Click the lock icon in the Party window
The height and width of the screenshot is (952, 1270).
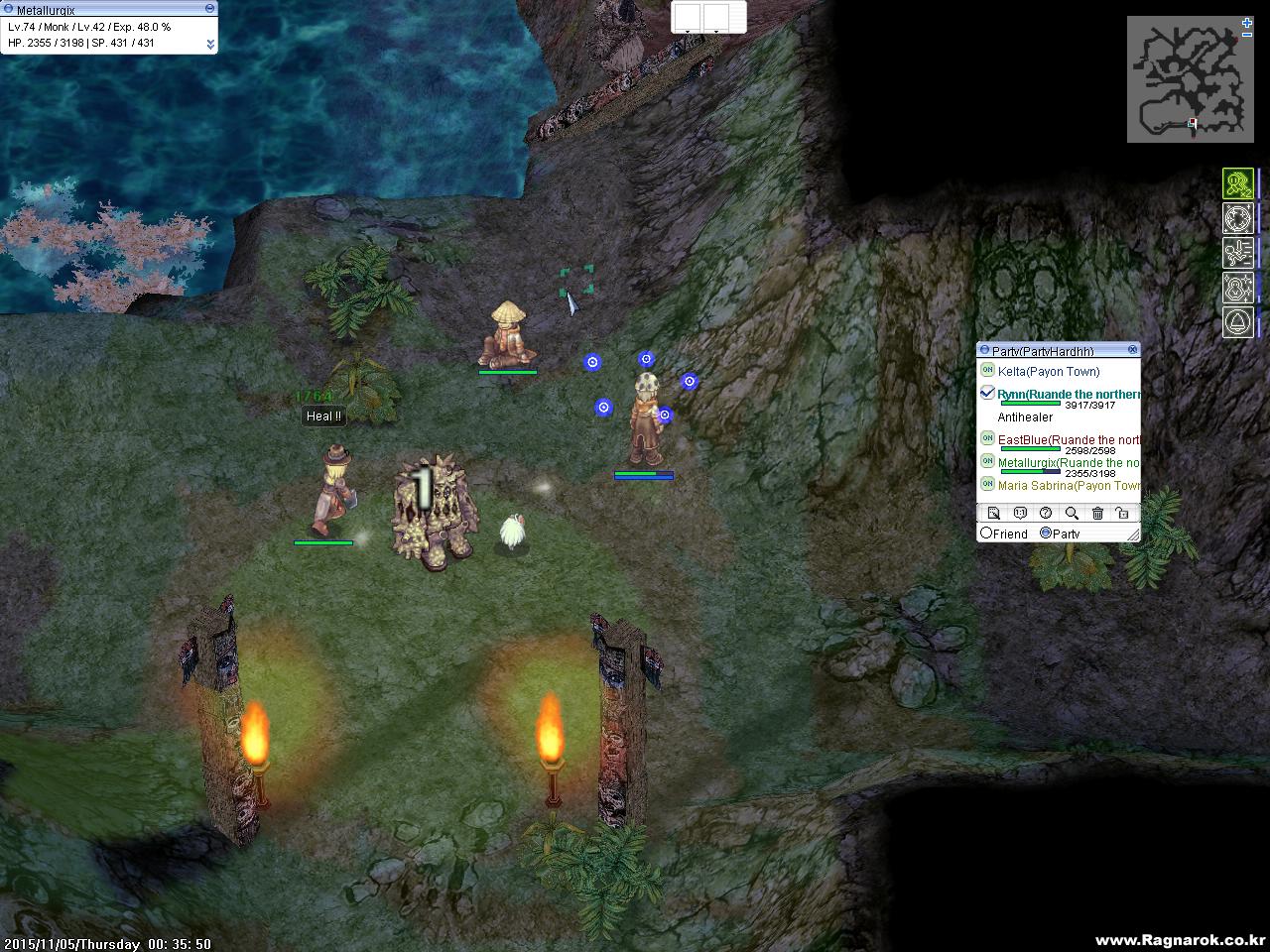click(x=1122, y=513)
